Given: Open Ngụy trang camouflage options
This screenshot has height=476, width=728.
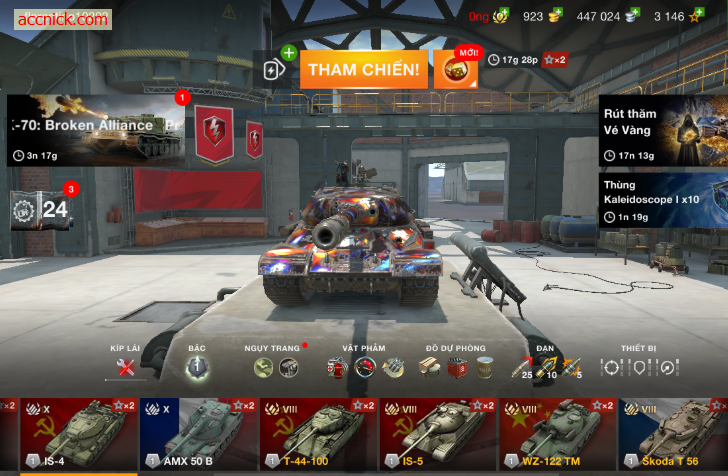Looking at the screenshot, I should (x=275, y=367).
